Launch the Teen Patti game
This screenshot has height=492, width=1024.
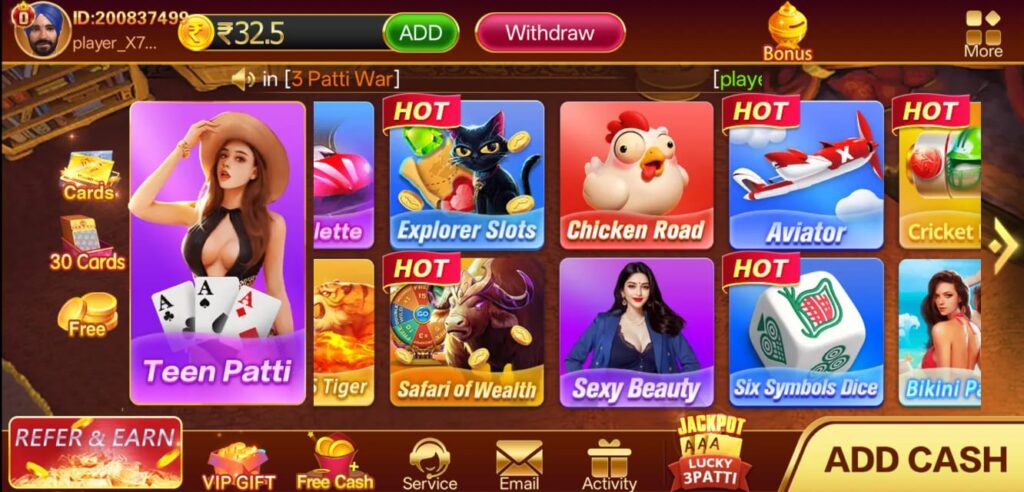(x=217, y=252)
